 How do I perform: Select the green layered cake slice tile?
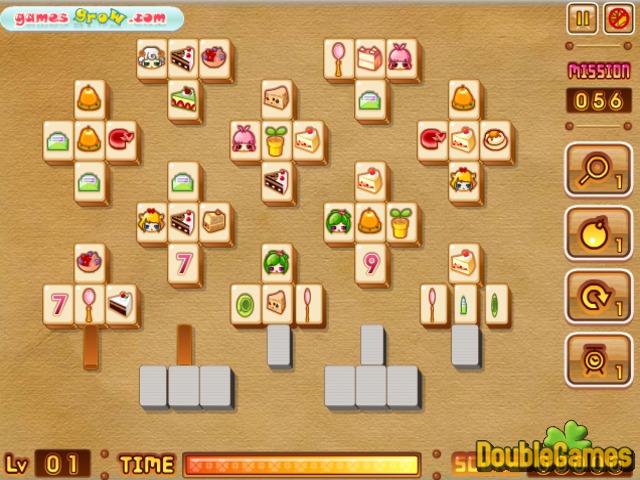click(183, 98)
